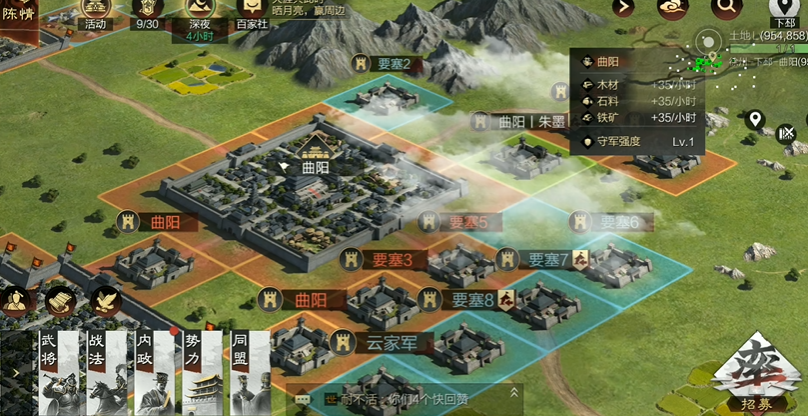Open the scroll icon above the cards

pyautogui.click(x=60, y=300)
